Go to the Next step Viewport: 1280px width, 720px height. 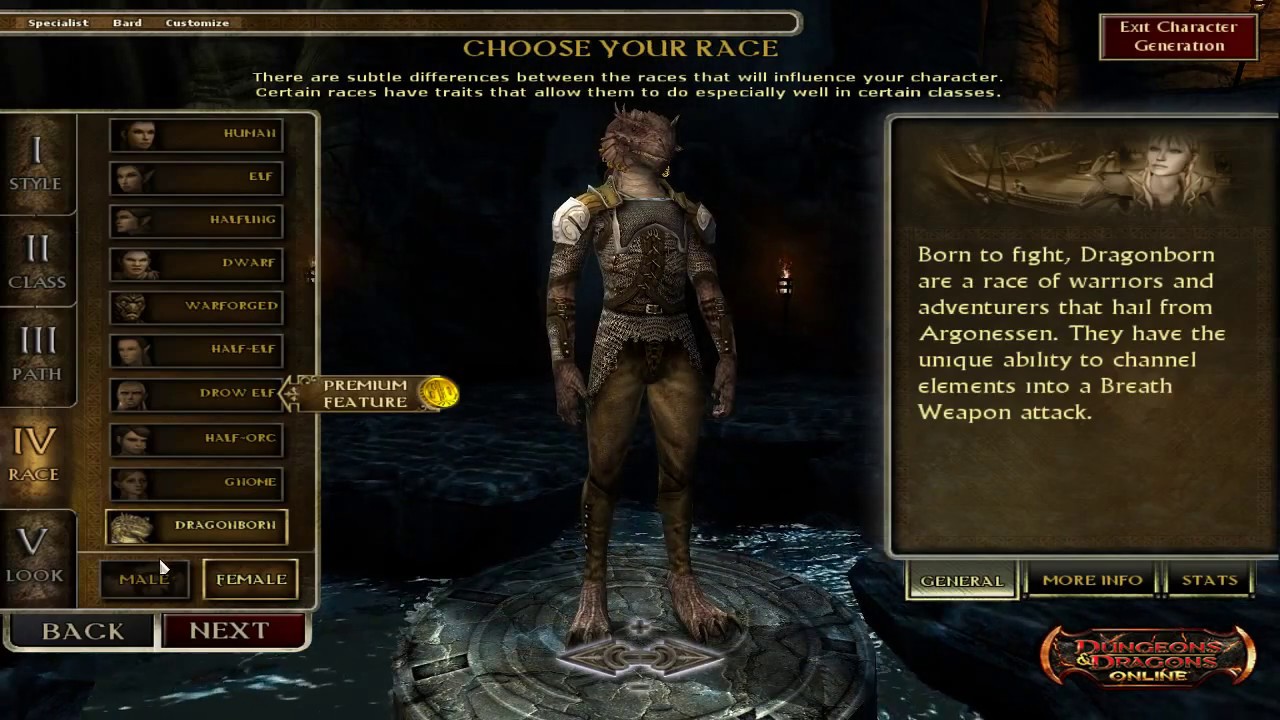point(233,631)
